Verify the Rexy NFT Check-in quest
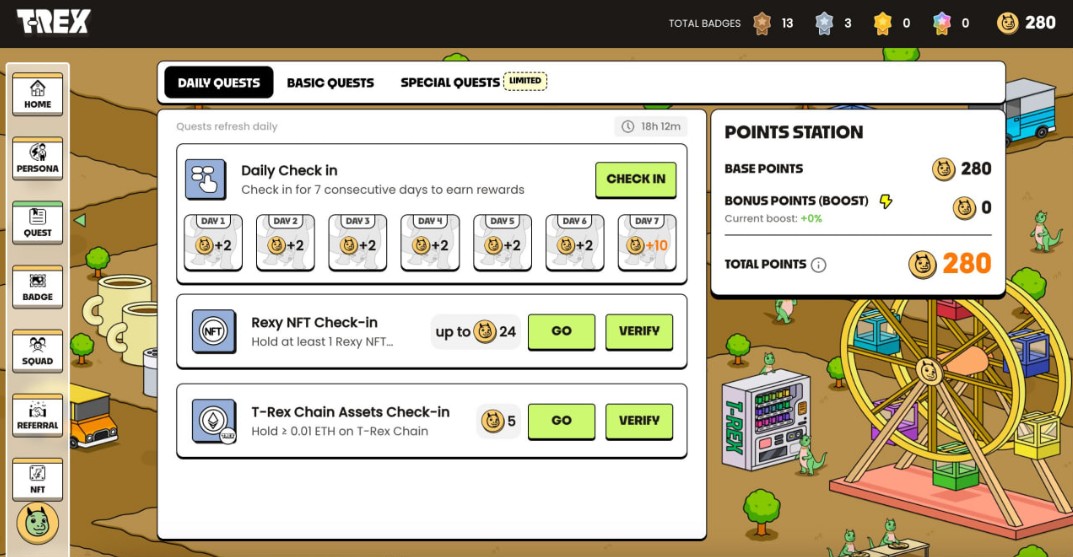The width and height of the screenshot is (1073, 557). pos(639,331)
